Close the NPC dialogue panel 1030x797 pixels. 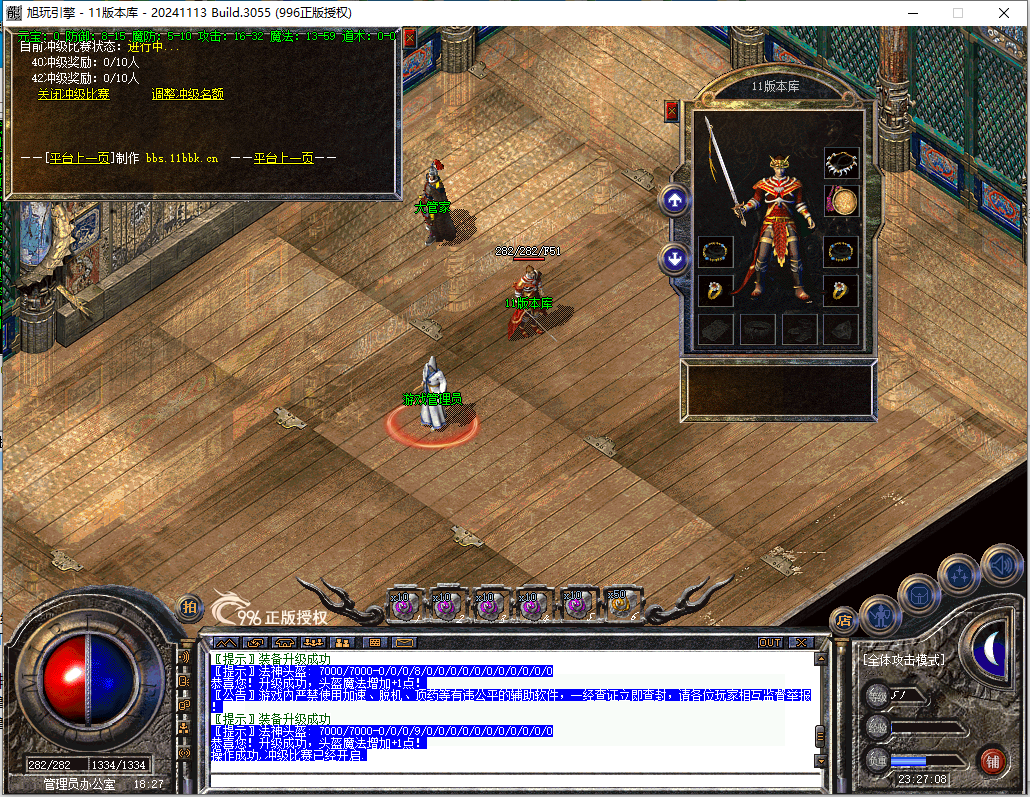(x=409, y=37)
